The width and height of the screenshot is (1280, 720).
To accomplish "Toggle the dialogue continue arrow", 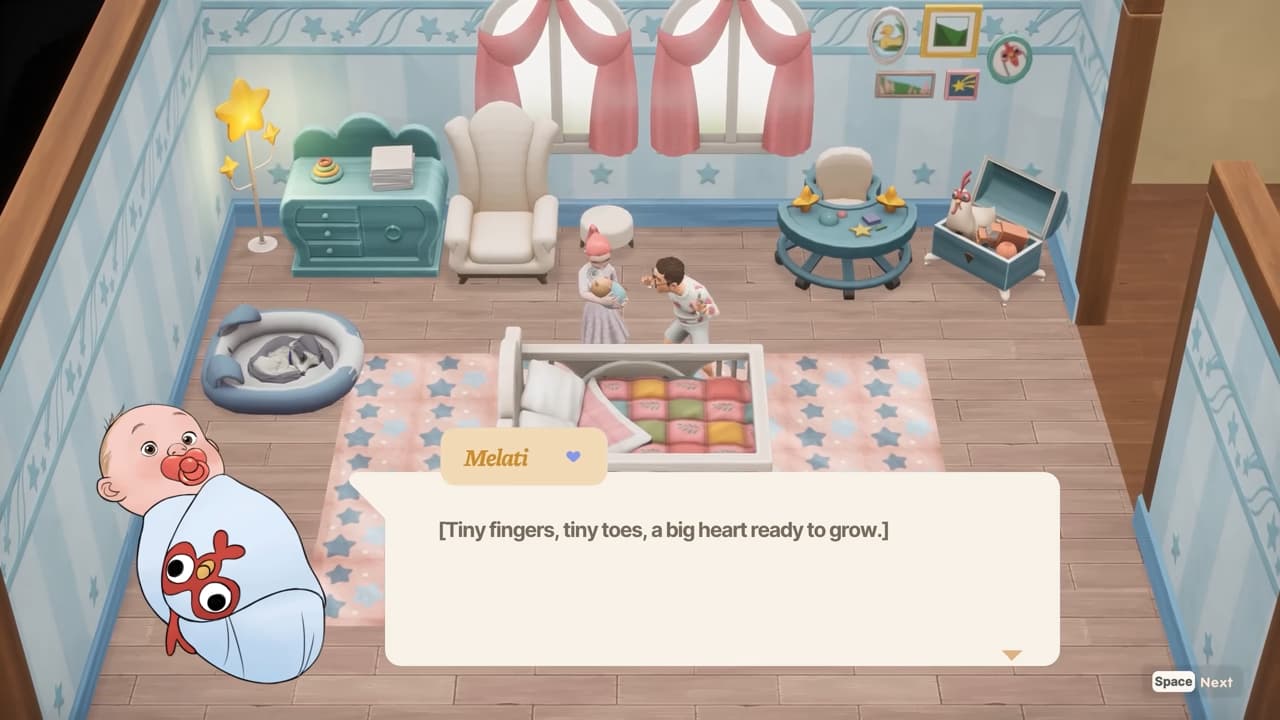I will click(x=1013, y=654).
